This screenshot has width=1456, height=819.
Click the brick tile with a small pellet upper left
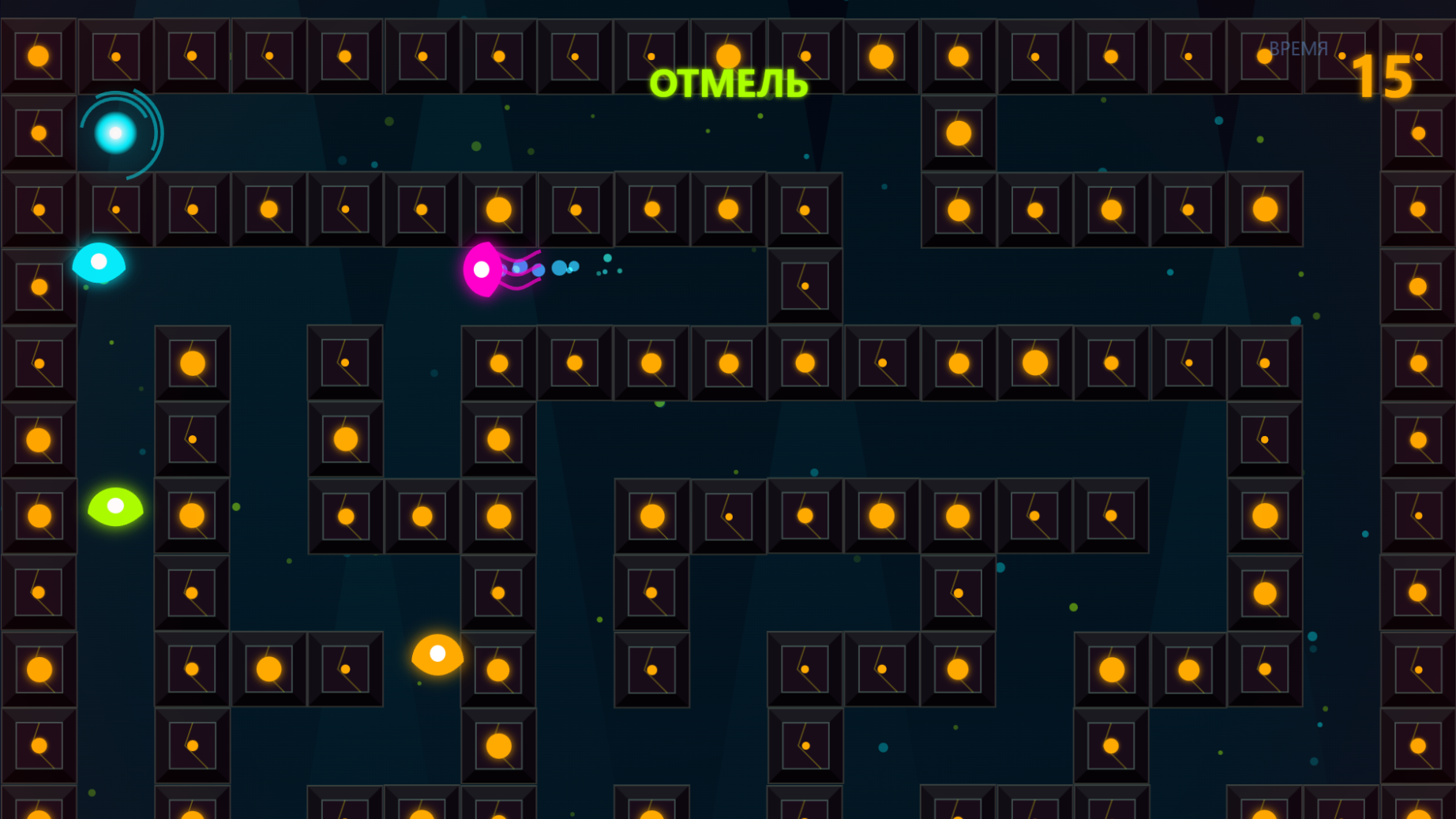tap(114, 55)
